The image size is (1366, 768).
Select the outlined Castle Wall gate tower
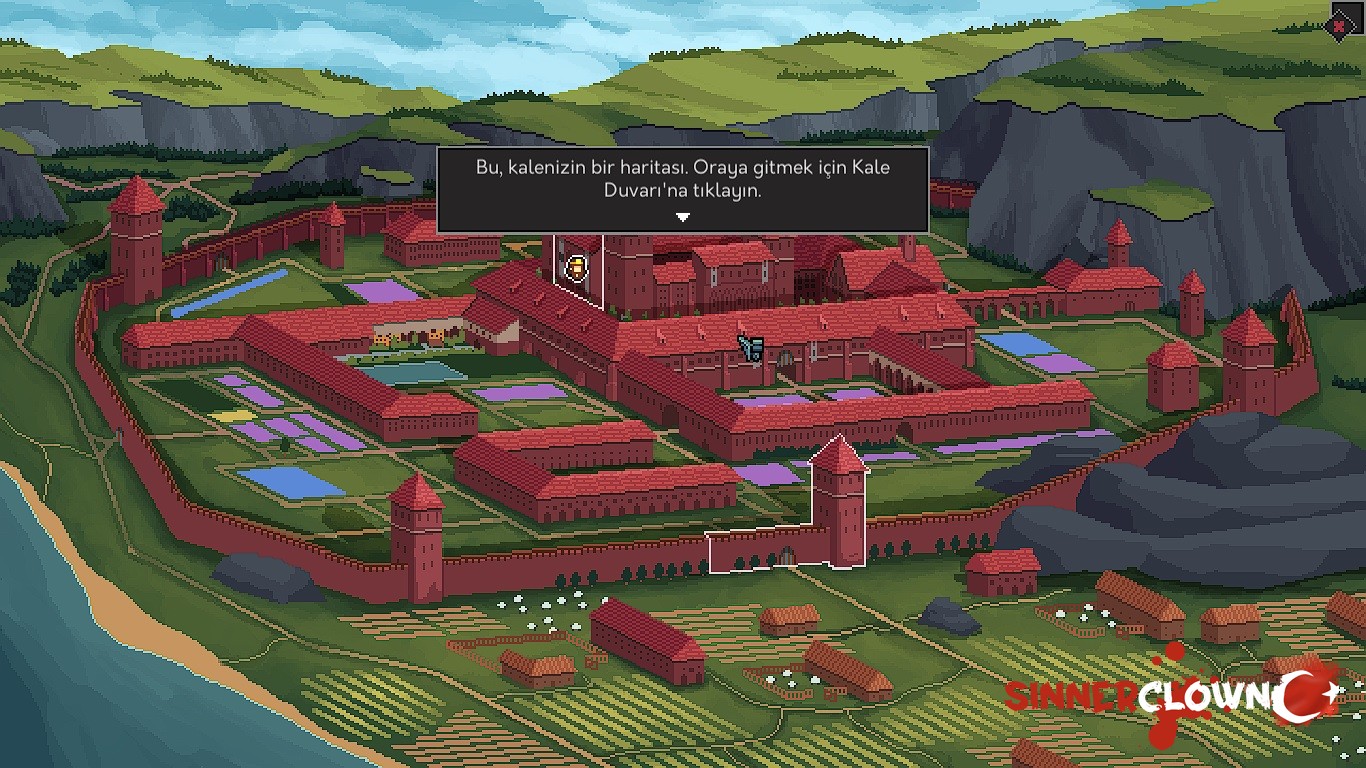coord(838,505)
